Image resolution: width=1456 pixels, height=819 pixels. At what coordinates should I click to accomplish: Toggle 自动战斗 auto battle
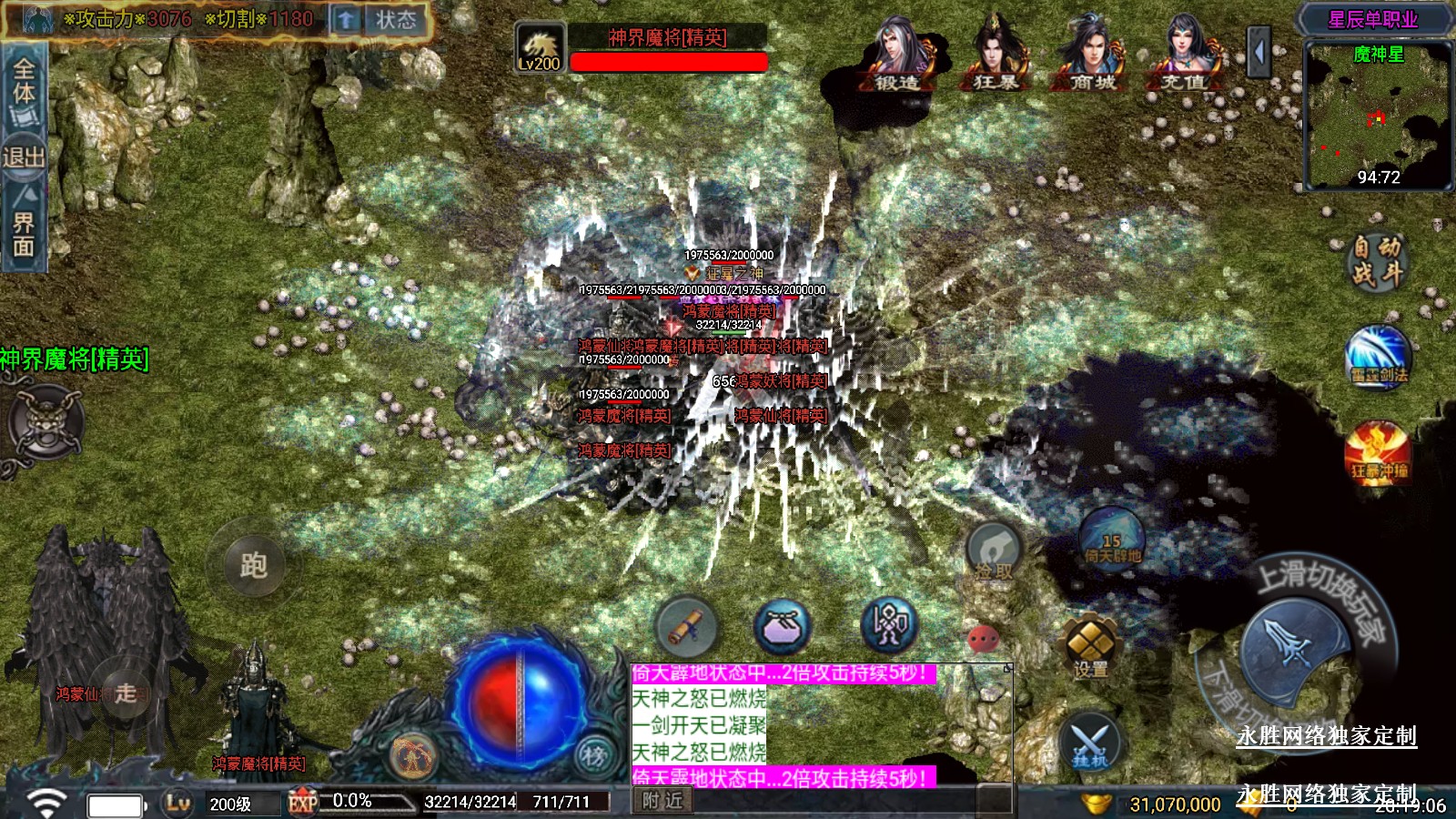(x=1376, y=261)
